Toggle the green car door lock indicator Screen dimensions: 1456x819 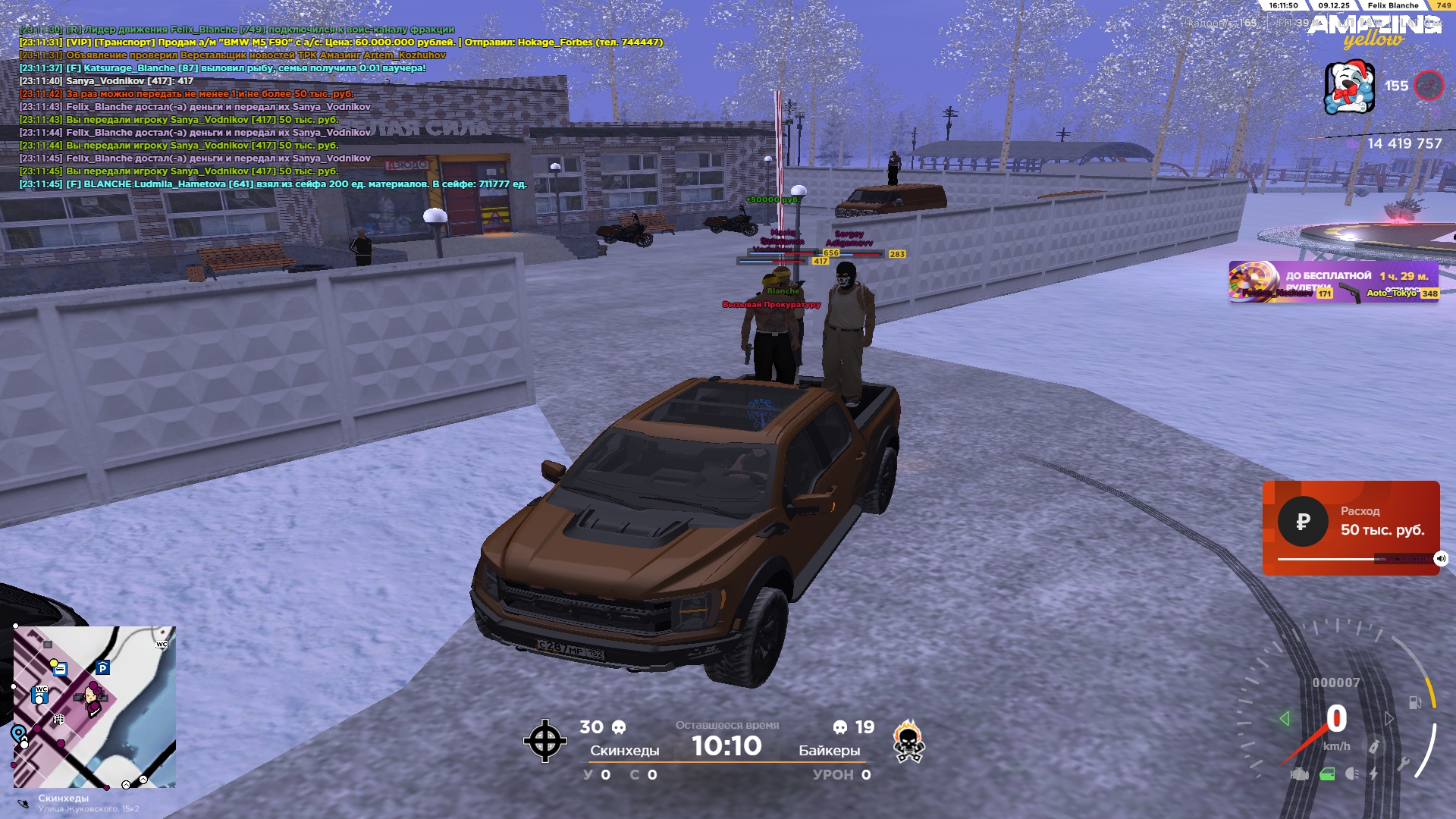pos(1327,774)
